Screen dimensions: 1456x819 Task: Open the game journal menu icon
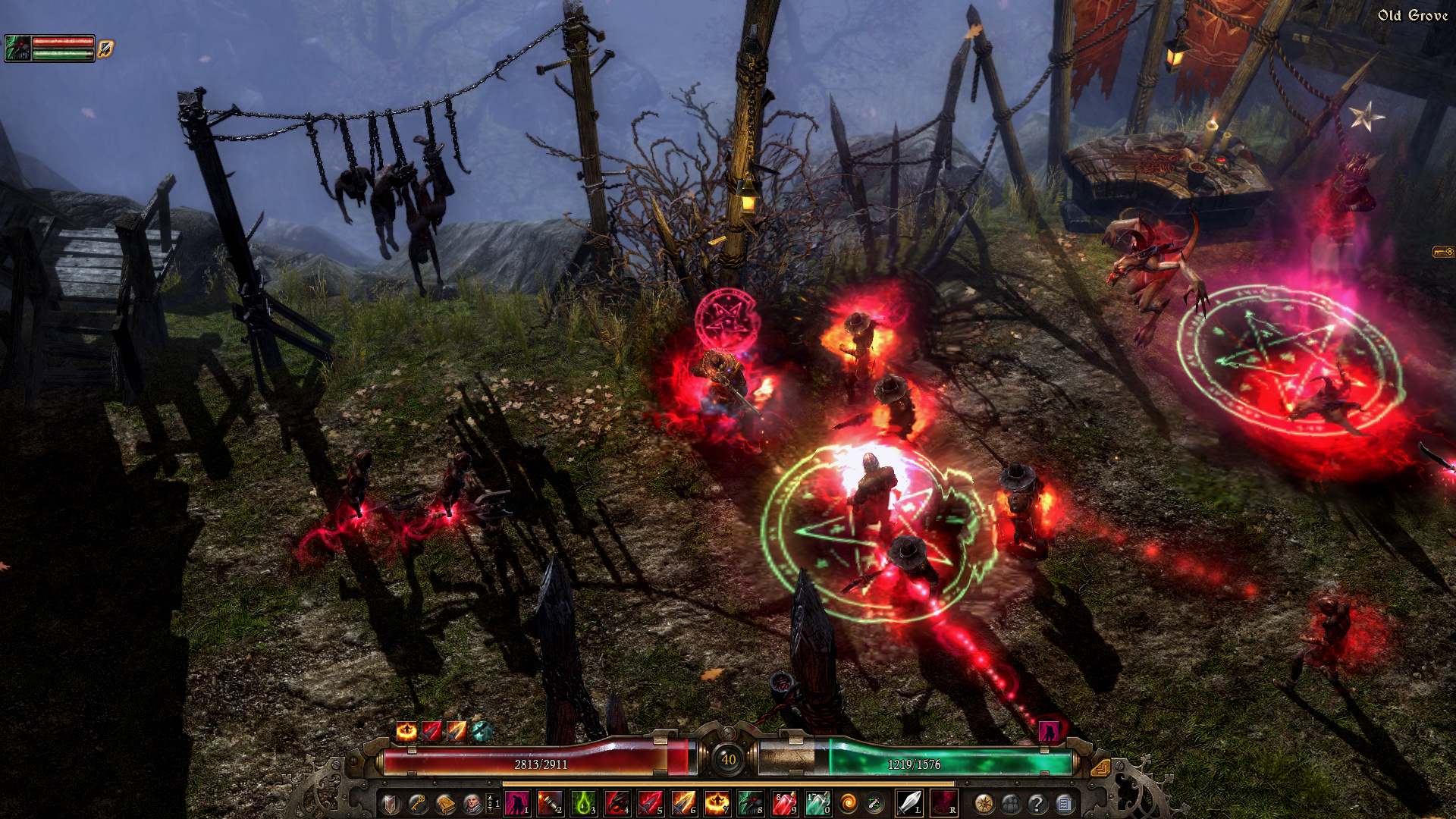coord(1064,804)
